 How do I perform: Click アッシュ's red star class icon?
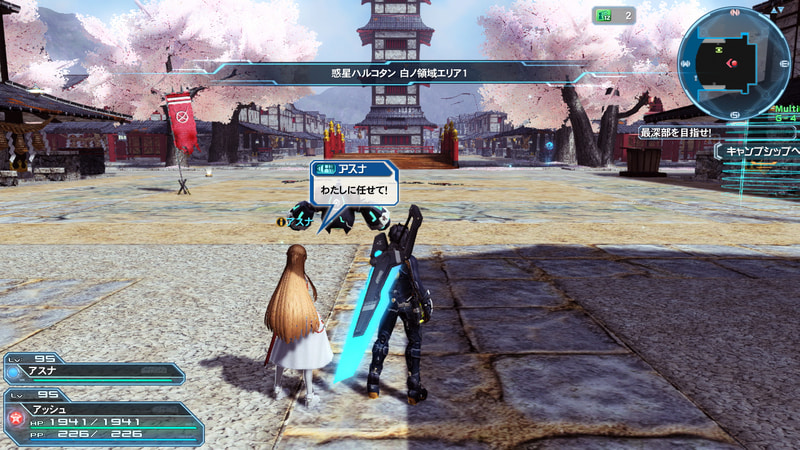(15, 415)
